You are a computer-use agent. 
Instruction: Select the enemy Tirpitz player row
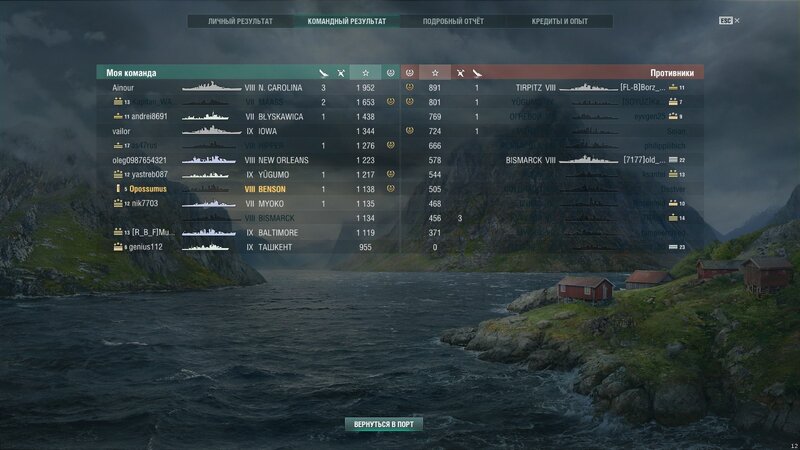tap(590, 88)
